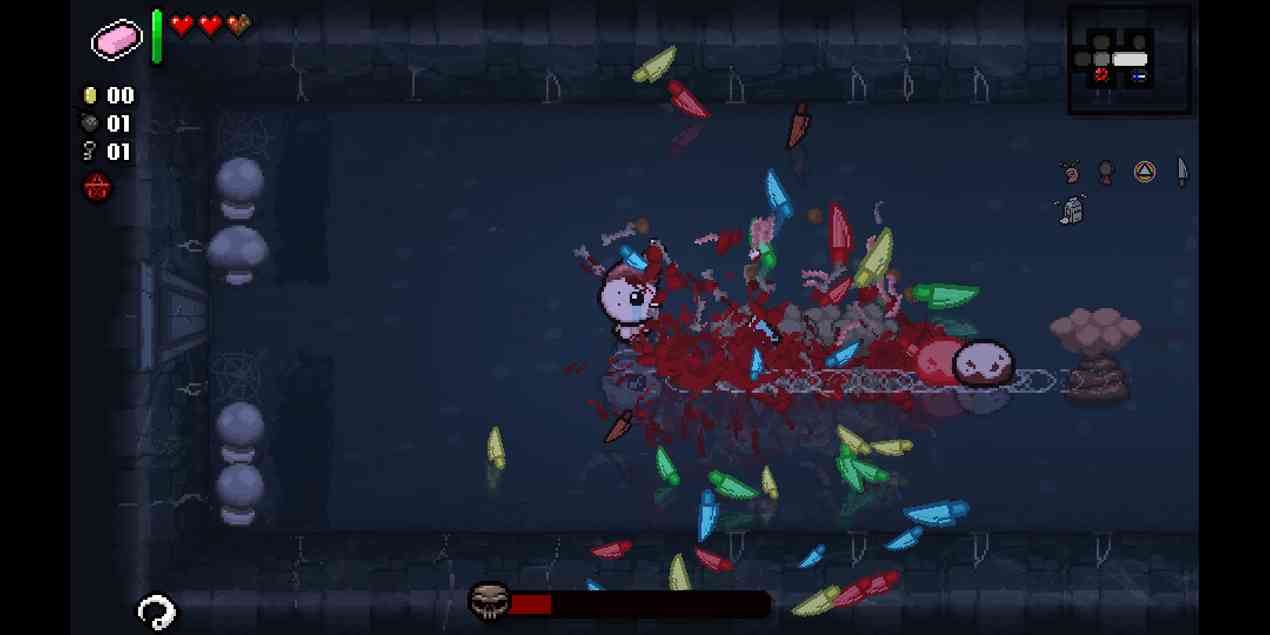Open the minimap
The height and width of the screenshot is (635, 1270).
[x=1129, y=60]
